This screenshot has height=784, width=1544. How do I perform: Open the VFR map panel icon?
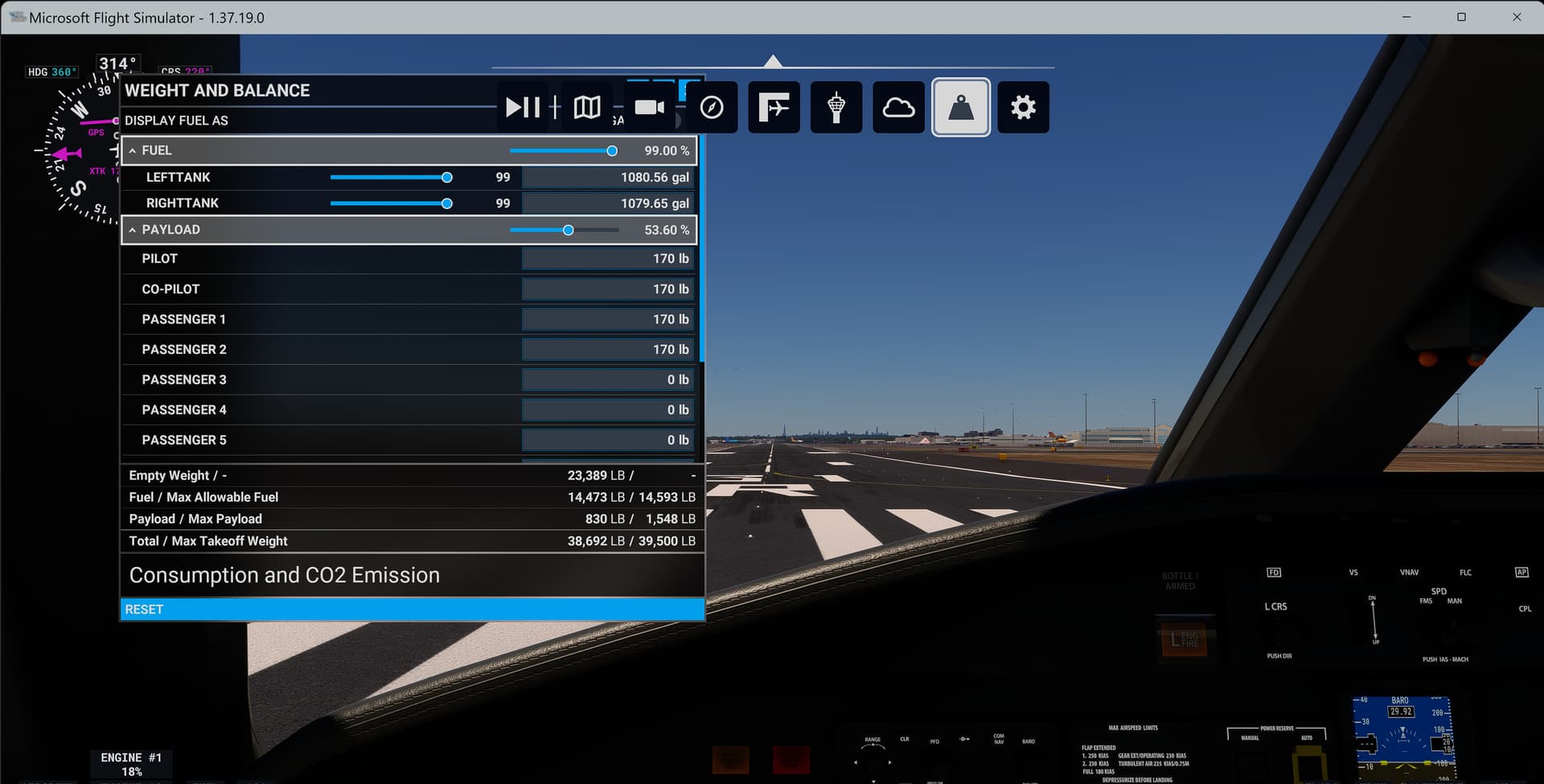[x=586, y=107]
